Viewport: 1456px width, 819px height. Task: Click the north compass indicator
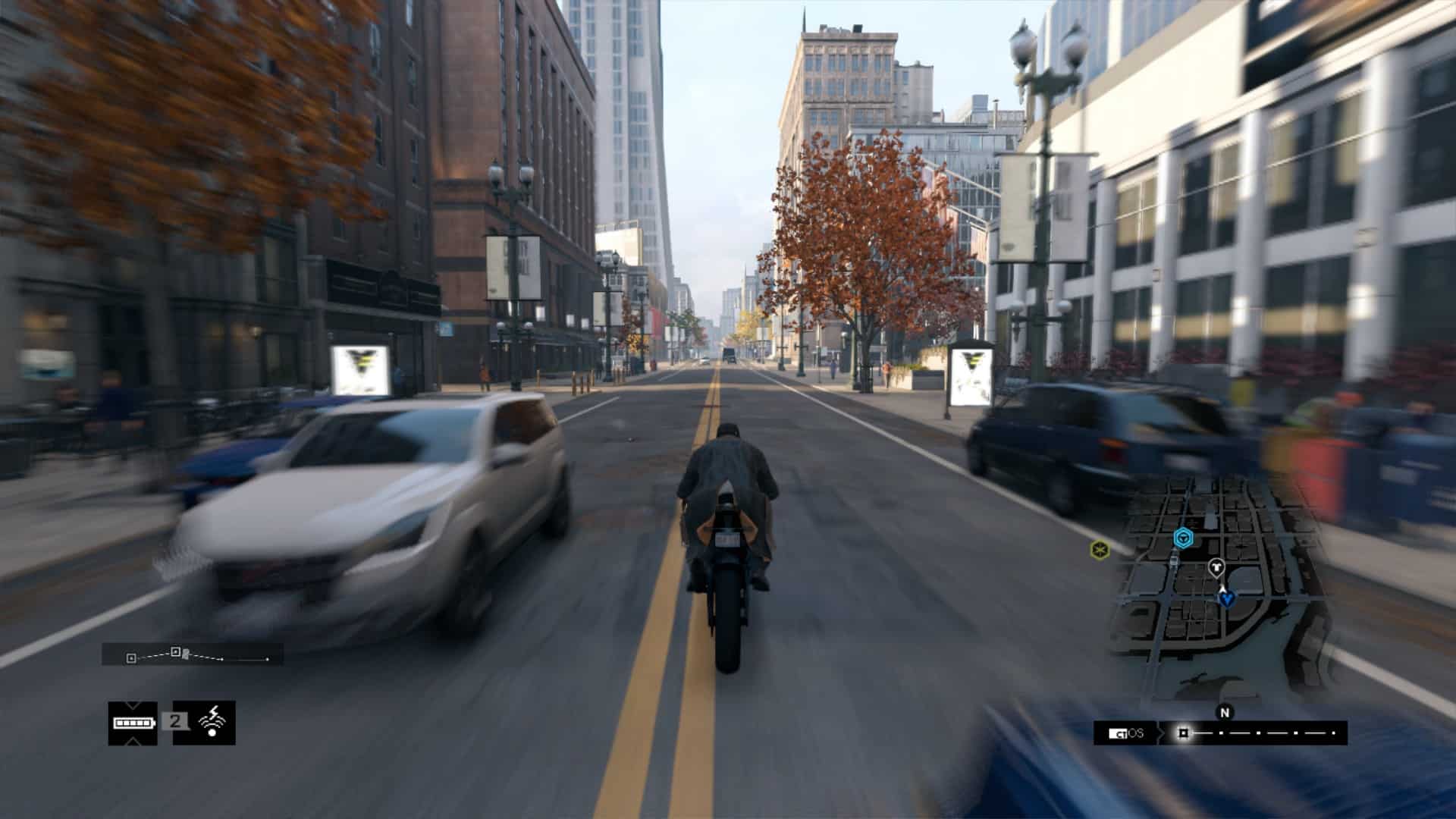pyautogui.click(x=1224, y=712)
